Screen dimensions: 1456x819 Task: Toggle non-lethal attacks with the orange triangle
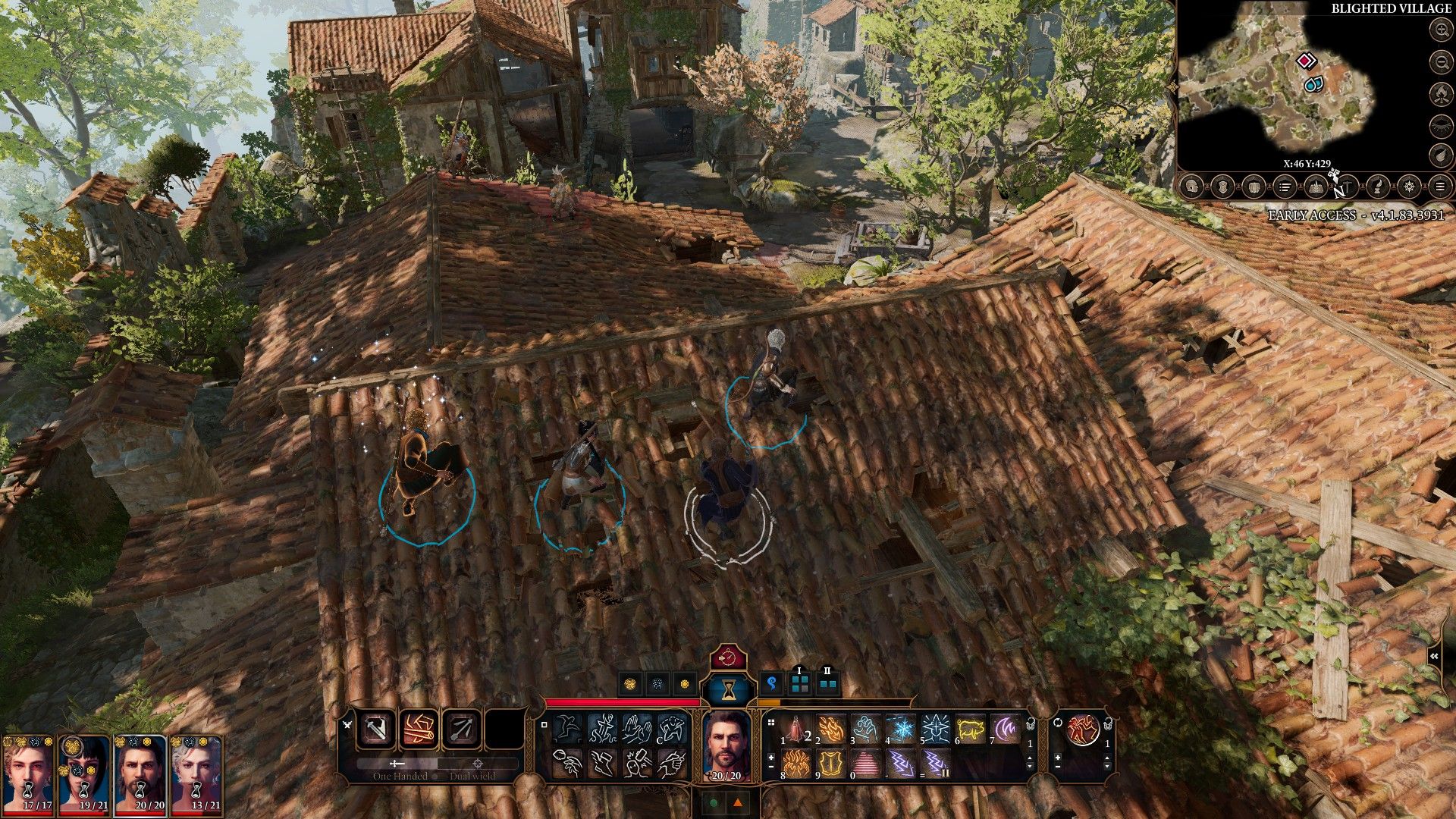coord(738,802)
